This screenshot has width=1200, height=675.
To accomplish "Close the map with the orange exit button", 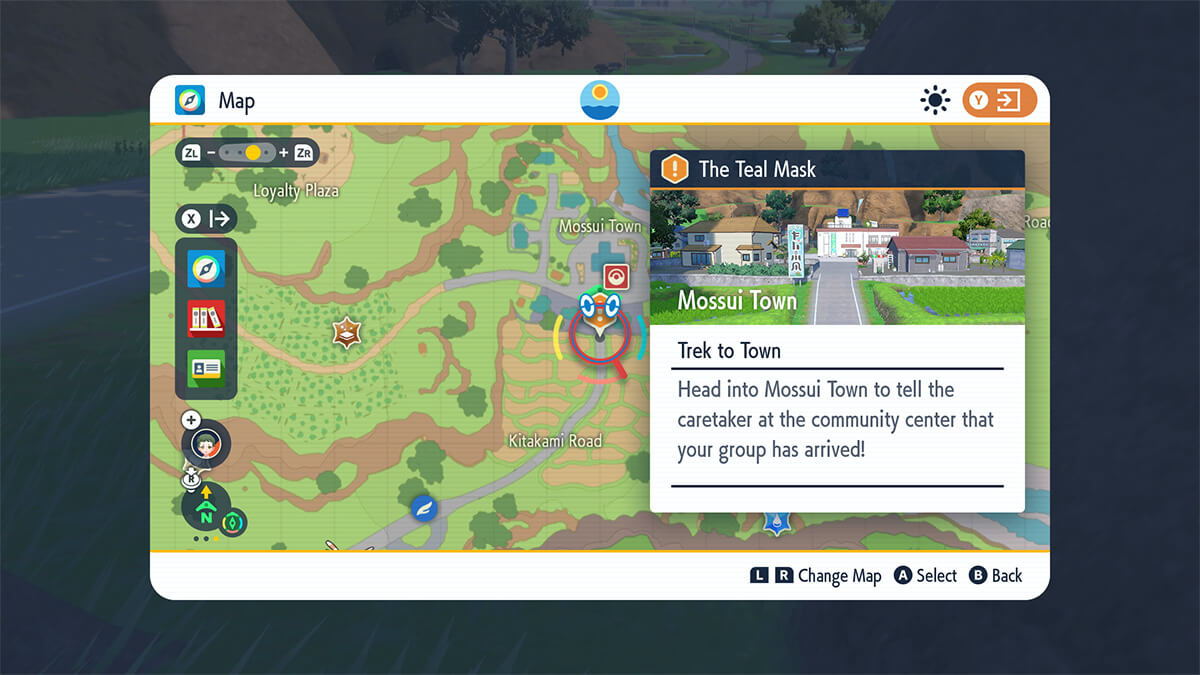I will pyautogui.click(x=999, y=100).
